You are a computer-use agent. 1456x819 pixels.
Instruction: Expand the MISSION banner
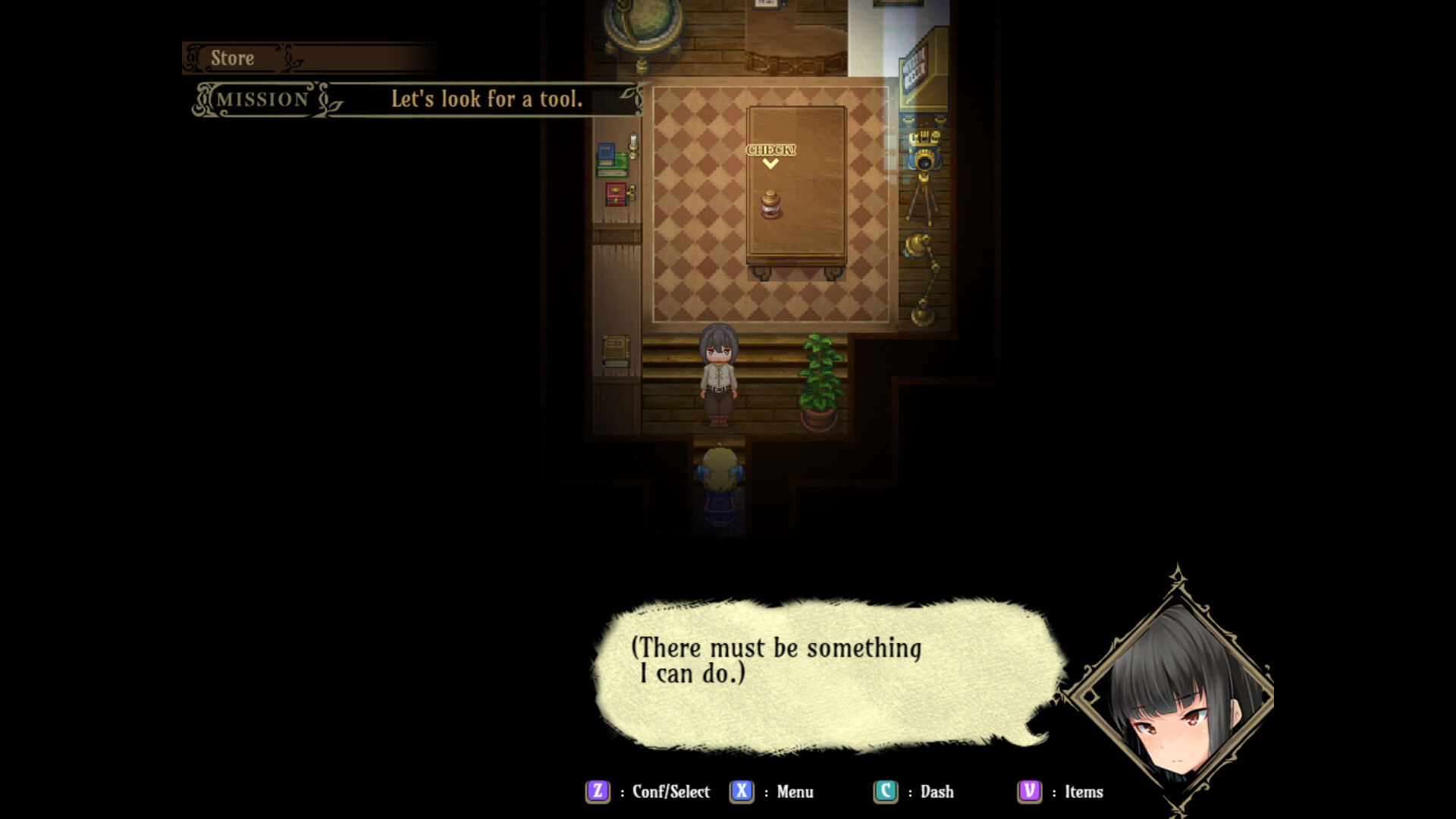coord(262,99)
